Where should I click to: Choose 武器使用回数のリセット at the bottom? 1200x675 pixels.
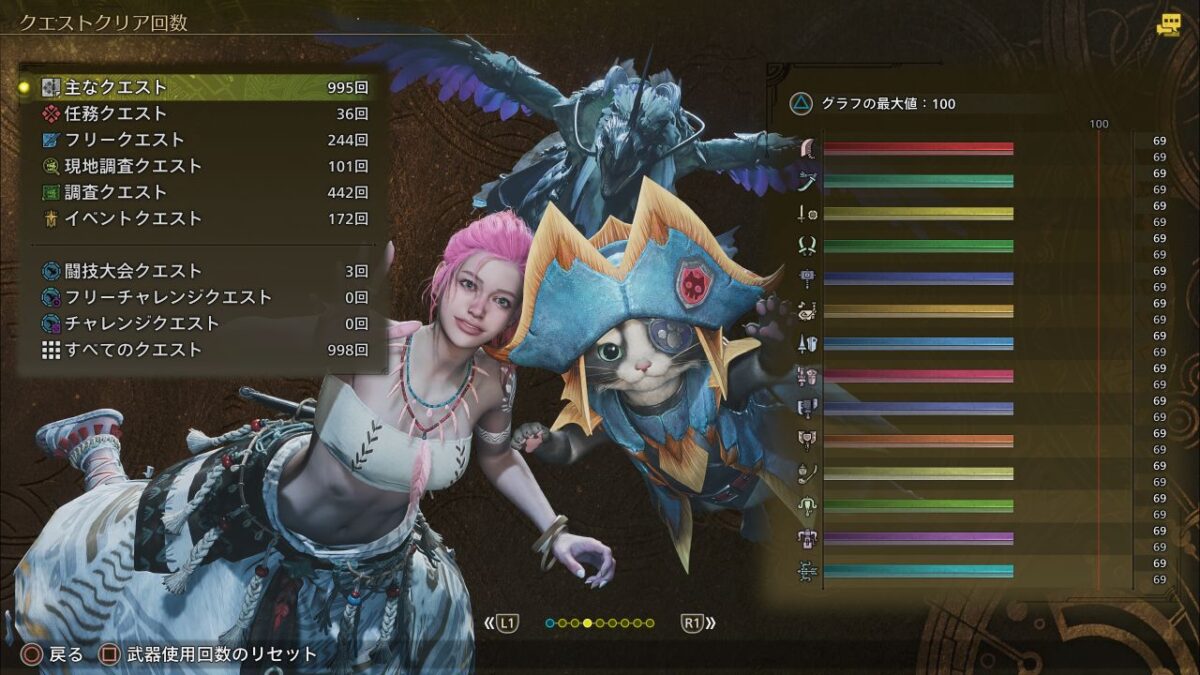(x=209, y=655)
